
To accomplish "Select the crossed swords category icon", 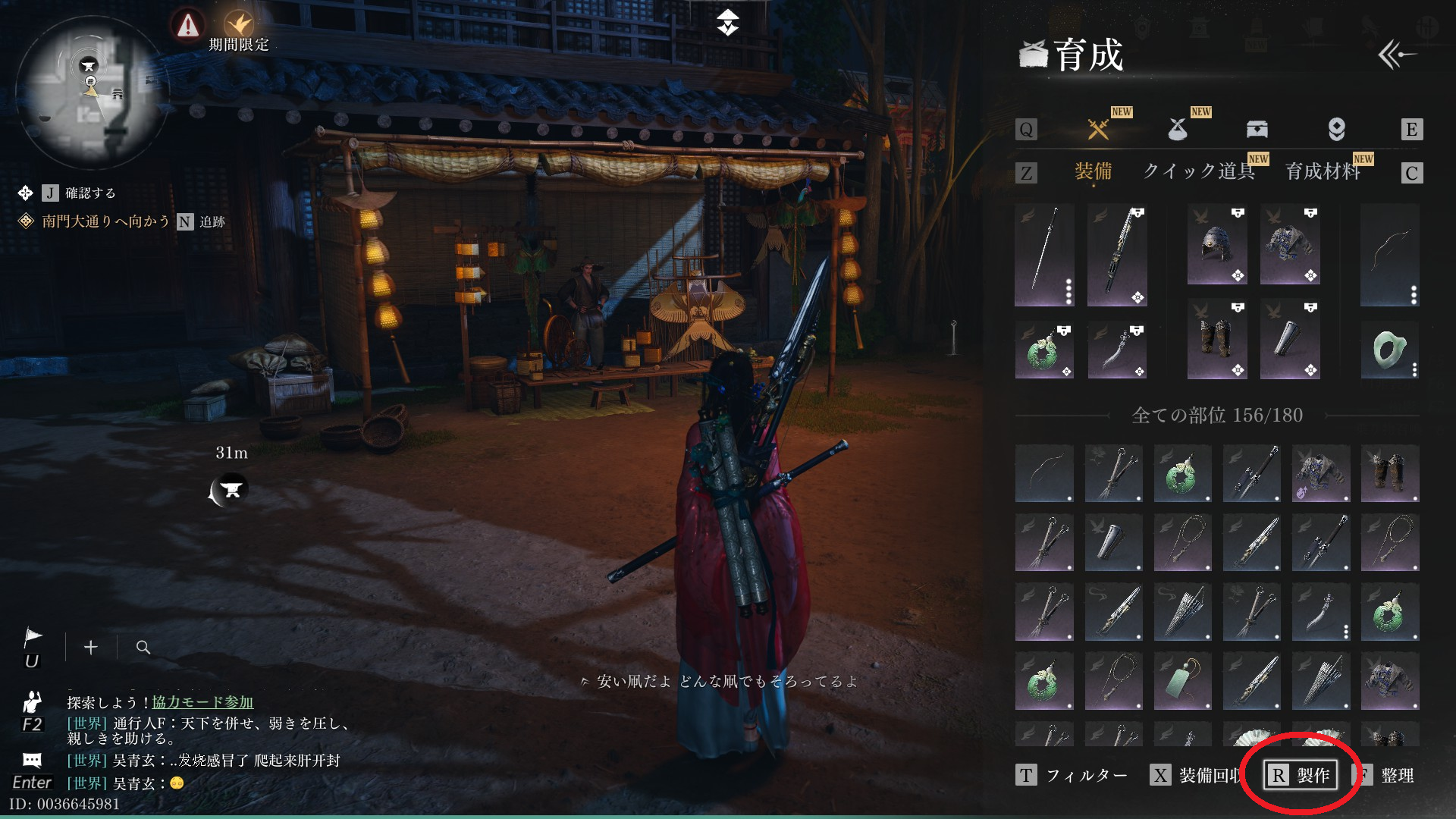I will click(x=1098, y=130).
